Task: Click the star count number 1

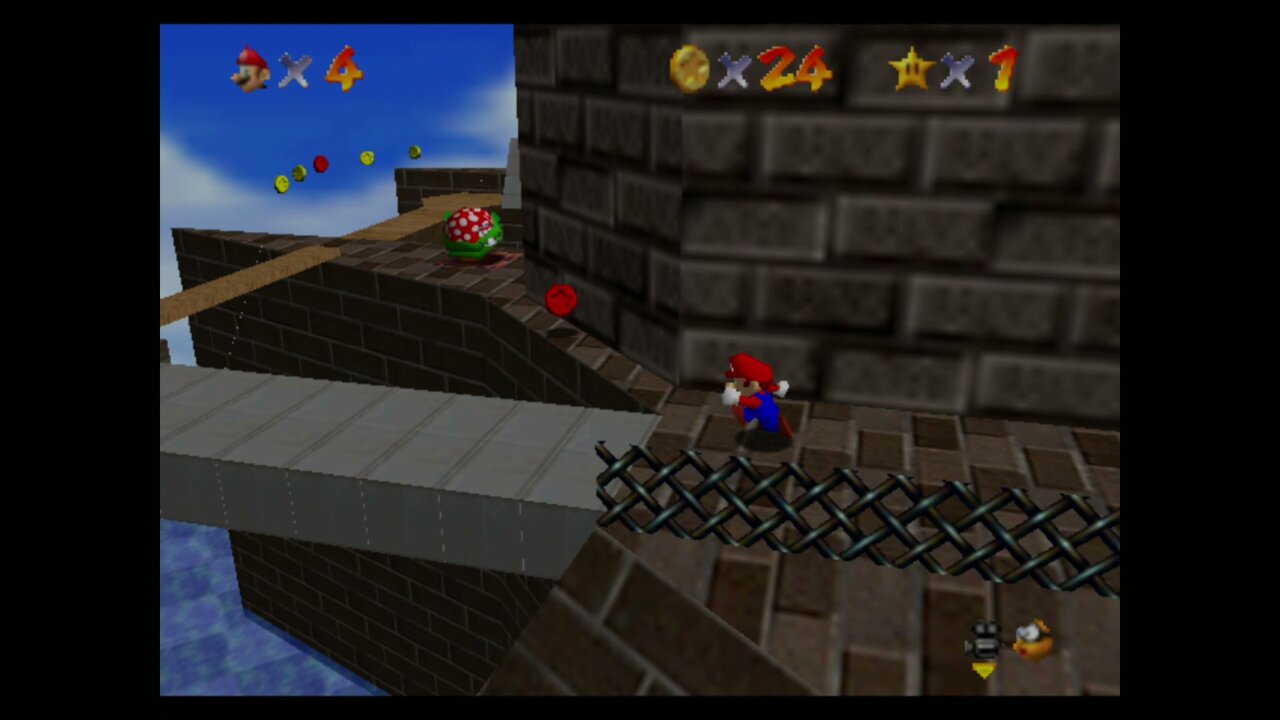Action: point(1003,70)
